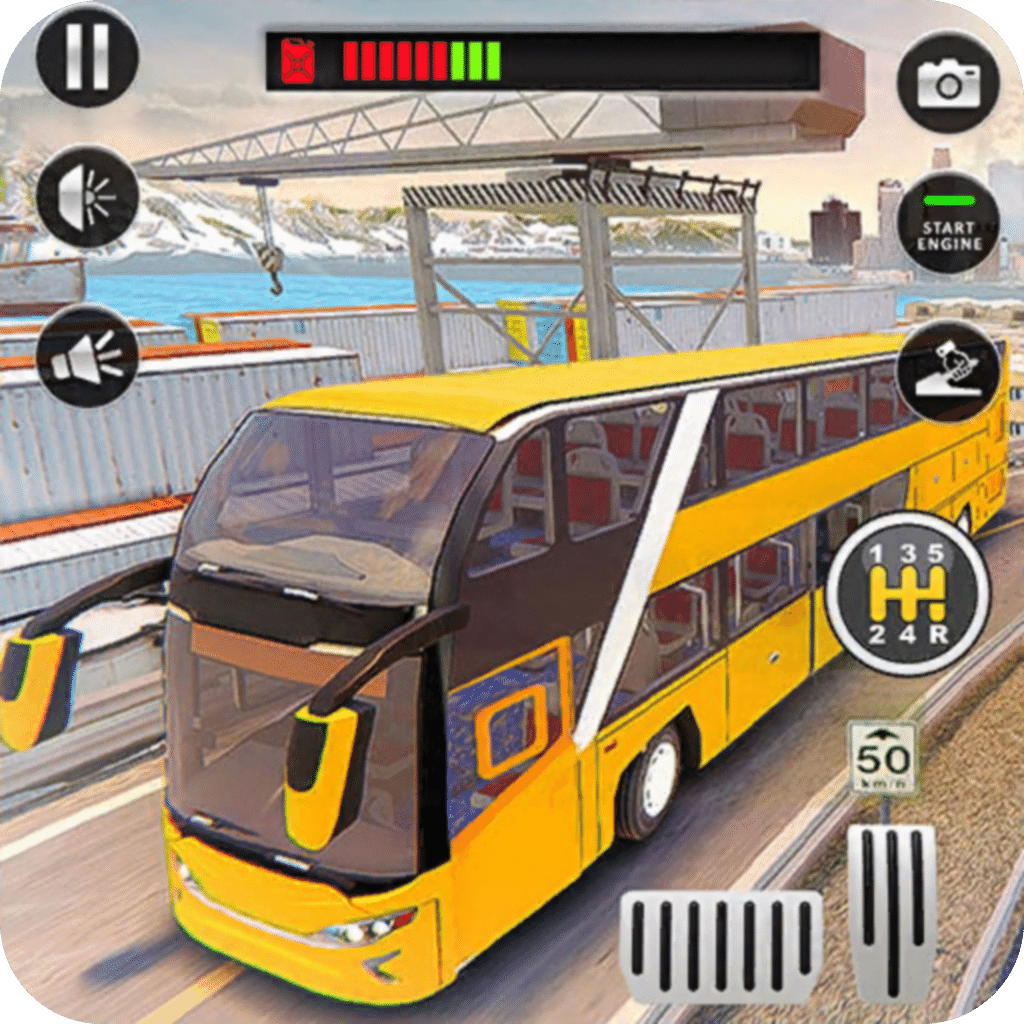
Task: Open the gear shifter control
Action: tap(907, 594)
